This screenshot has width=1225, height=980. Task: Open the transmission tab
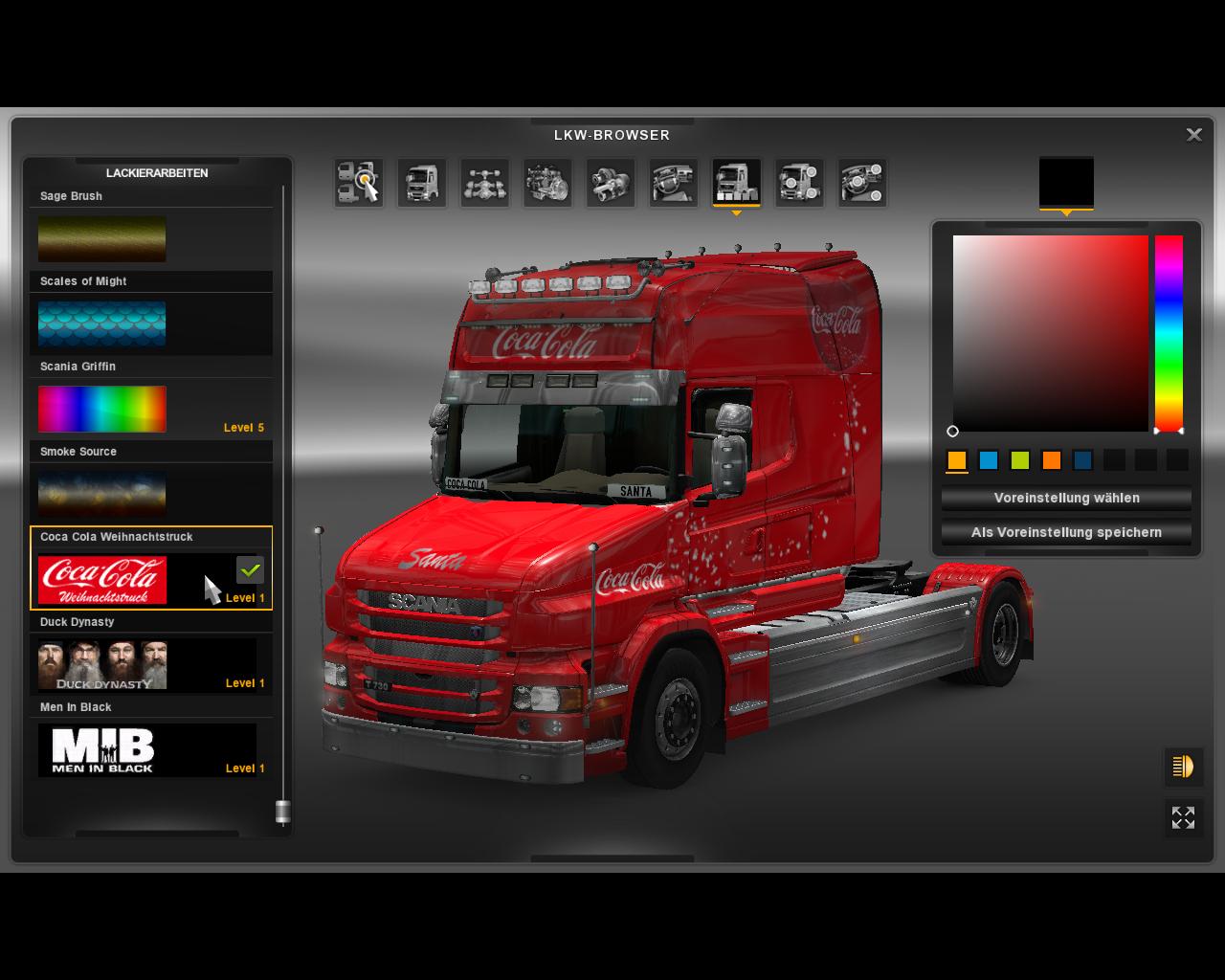611,182
